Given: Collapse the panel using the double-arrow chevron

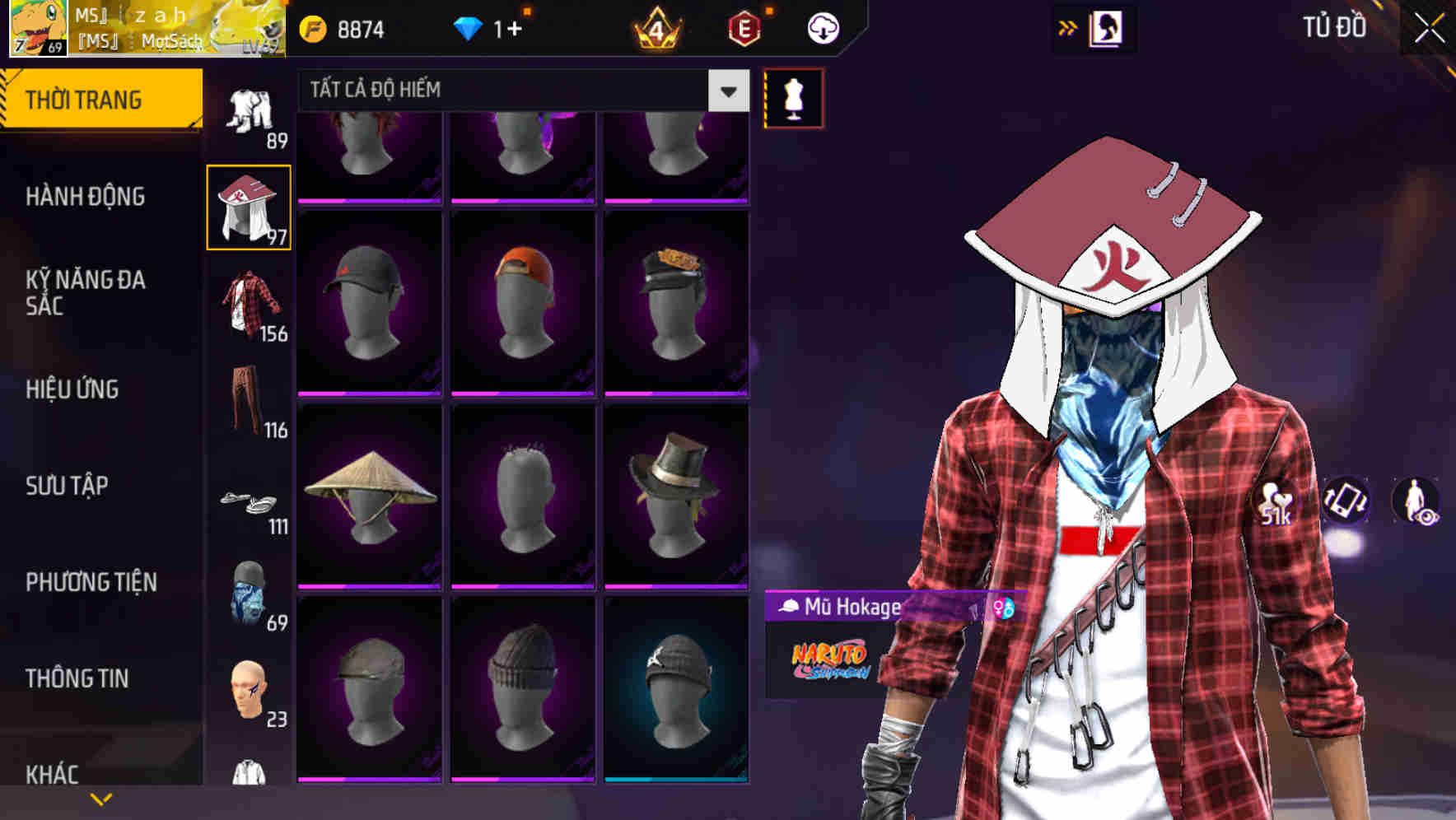Looking at the screenshot, I should [x=1068, y=27].
